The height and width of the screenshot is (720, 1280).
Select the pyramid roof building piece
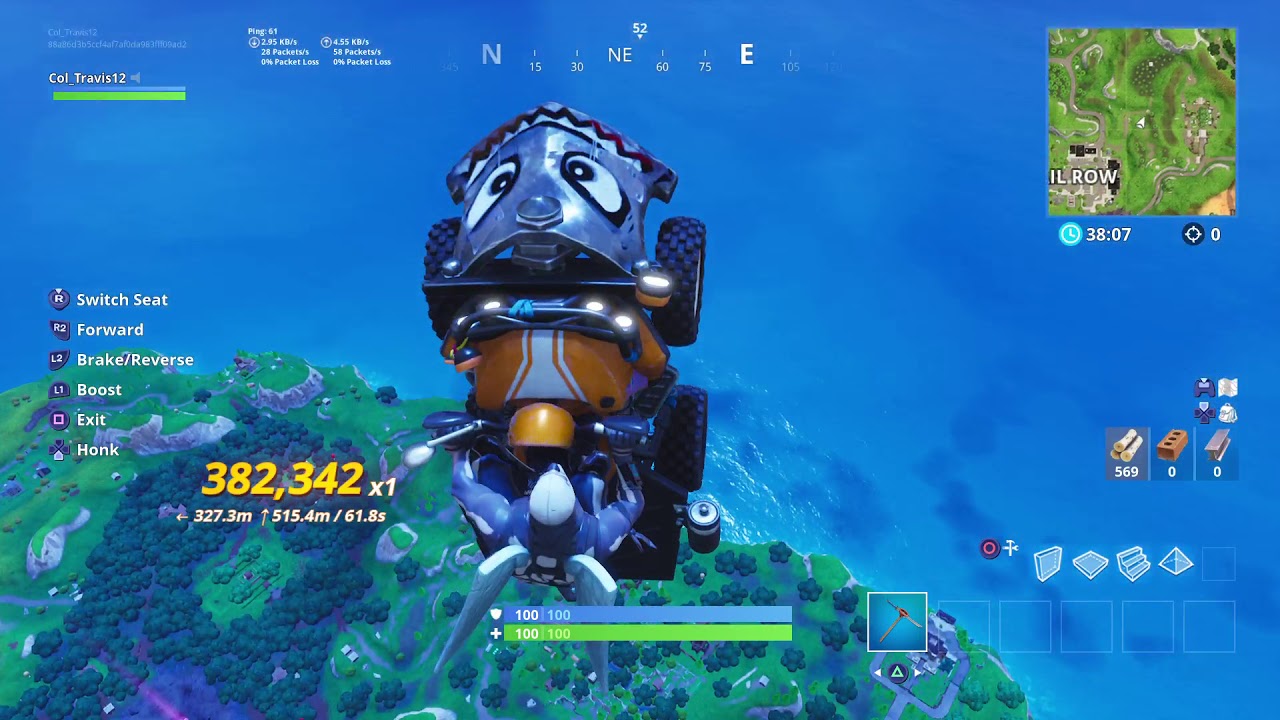coord(1176,563)
